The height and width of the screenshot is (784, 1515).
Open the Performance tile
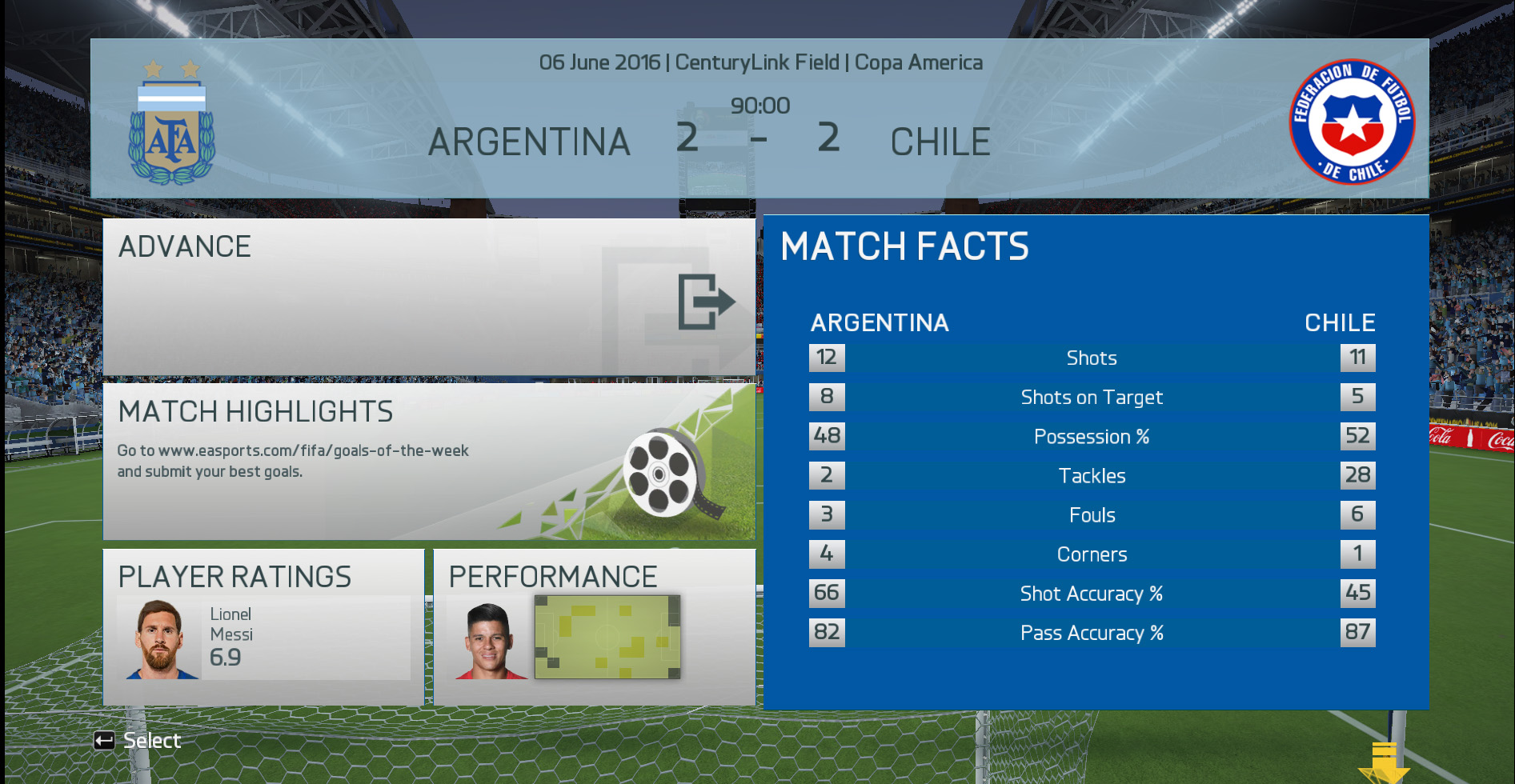tap(594, 626)
